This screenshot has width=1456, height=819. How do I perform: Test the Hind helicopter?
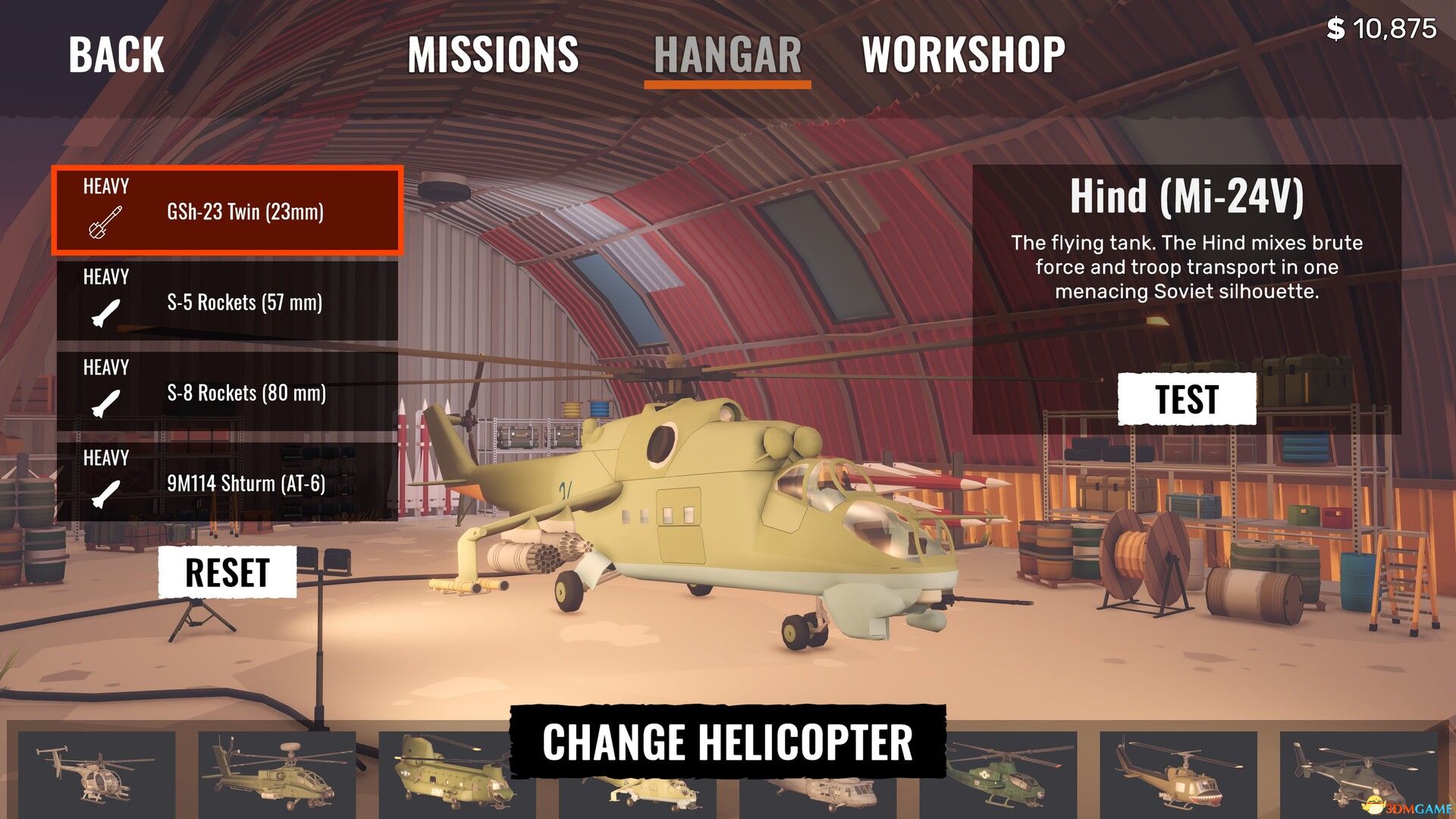click(1187, 399)
